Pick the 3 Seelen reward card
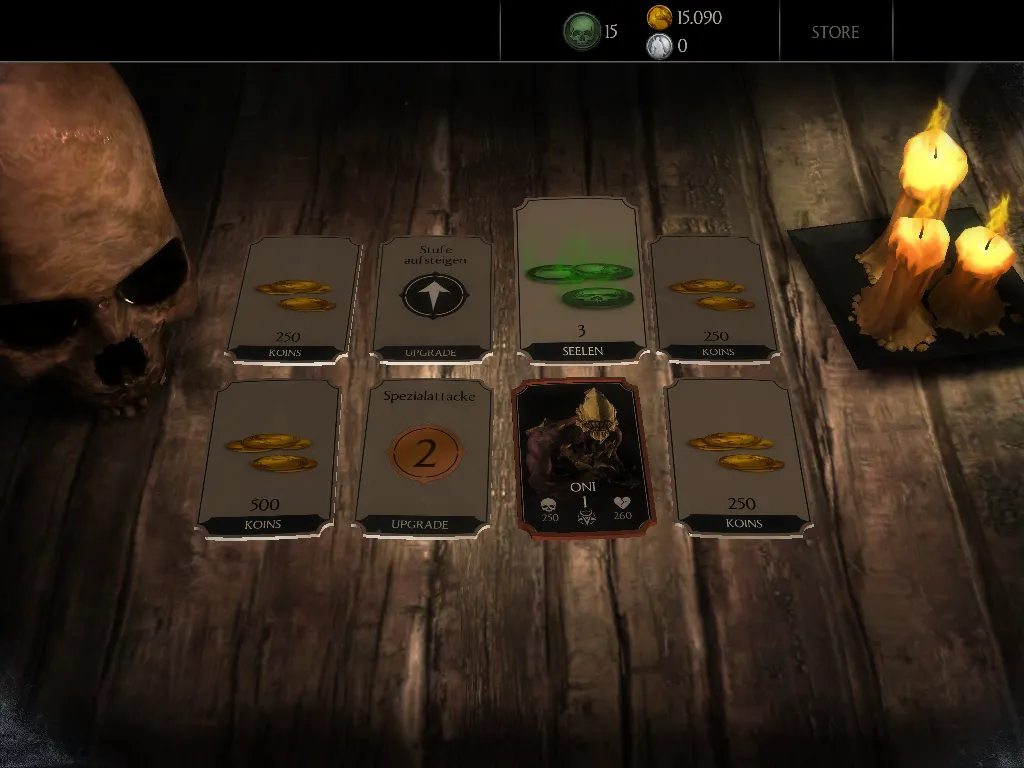The image size is (1024, 768). tap(578, 280)
